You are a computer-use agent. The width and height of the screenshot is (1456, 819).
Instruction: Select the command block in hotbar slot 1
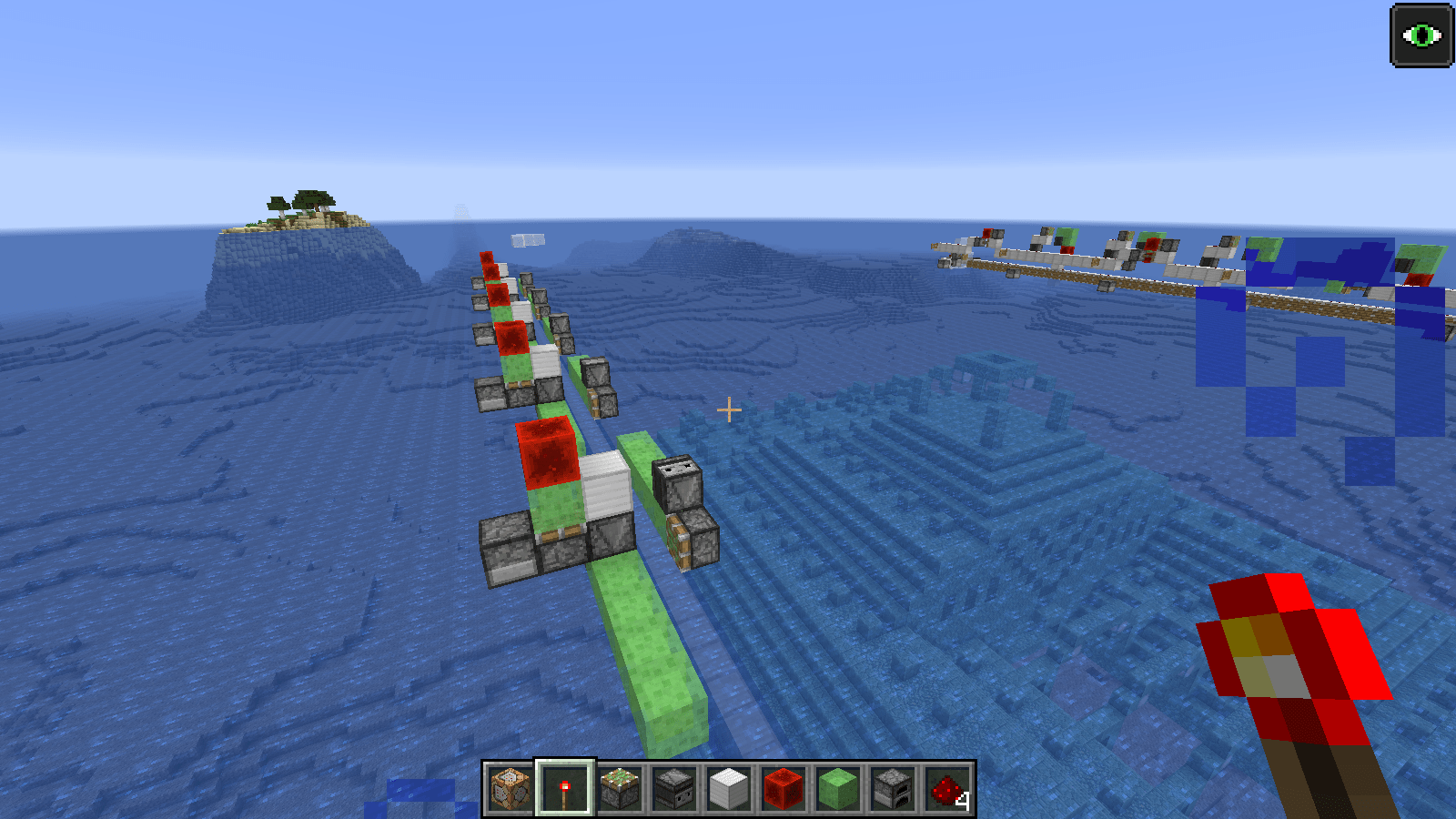pyautogui.click(x=508, y=788)
